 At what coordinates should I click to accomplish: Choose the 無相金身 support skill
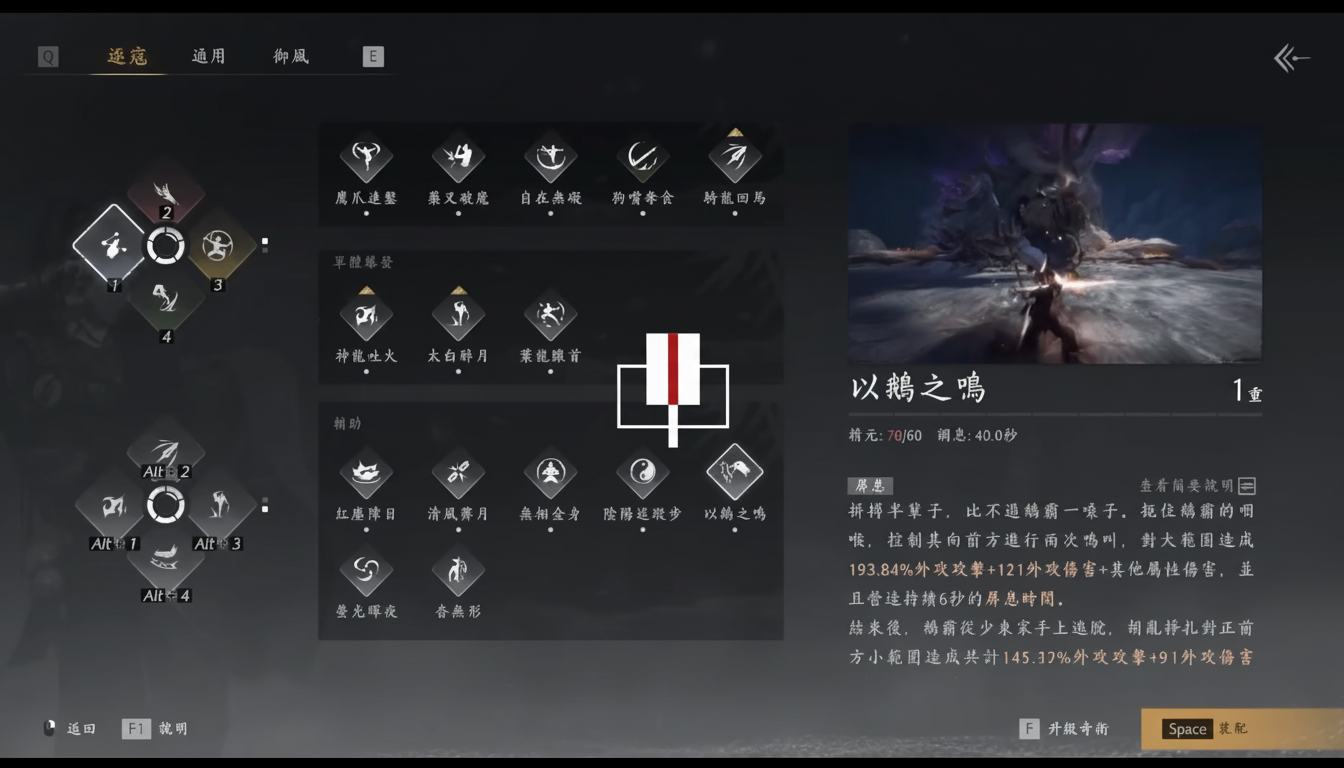[549, 473]
